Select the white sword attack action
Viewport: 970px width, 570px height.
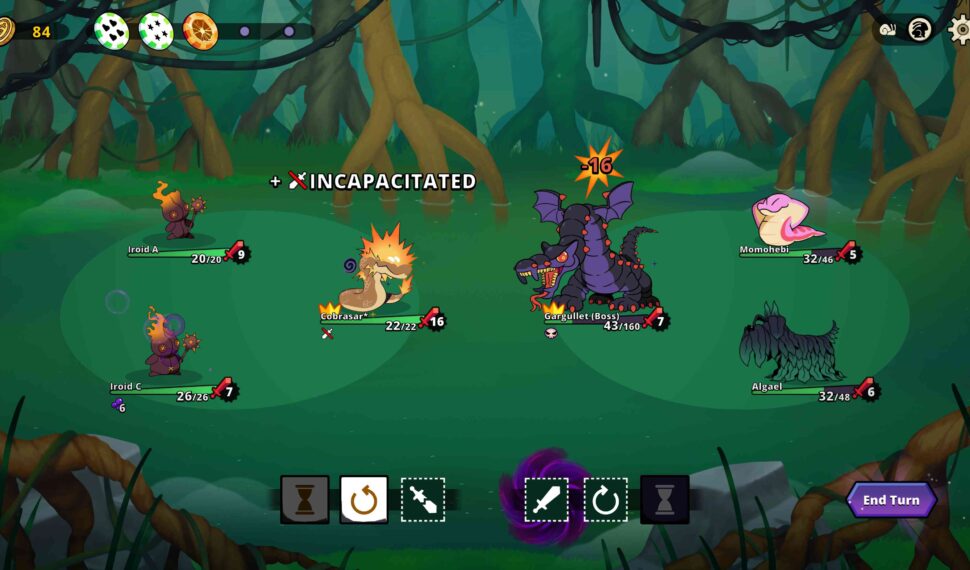pos(546,499)
